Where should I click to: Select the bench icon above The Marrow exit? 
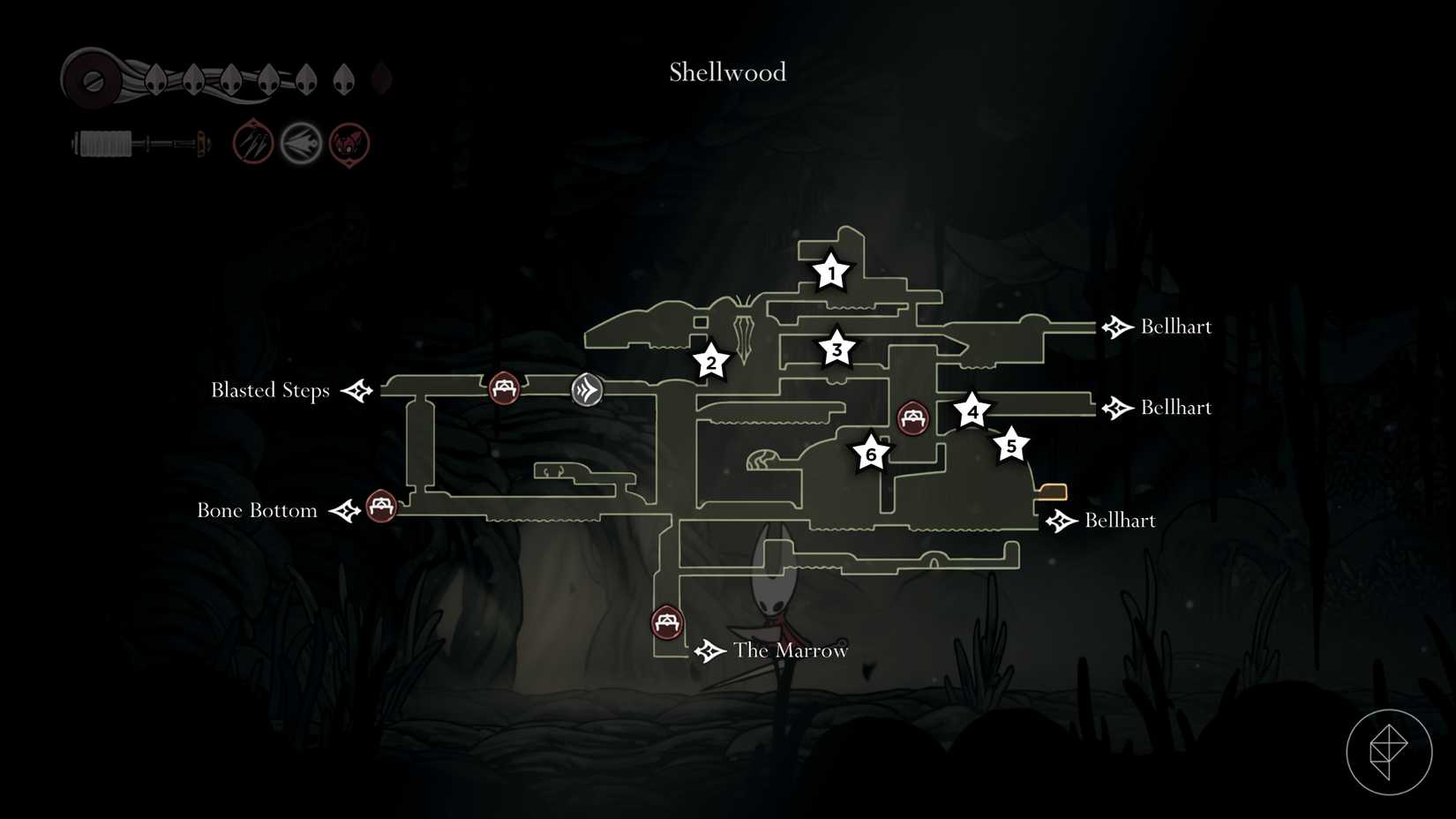(x=665, y=623)
